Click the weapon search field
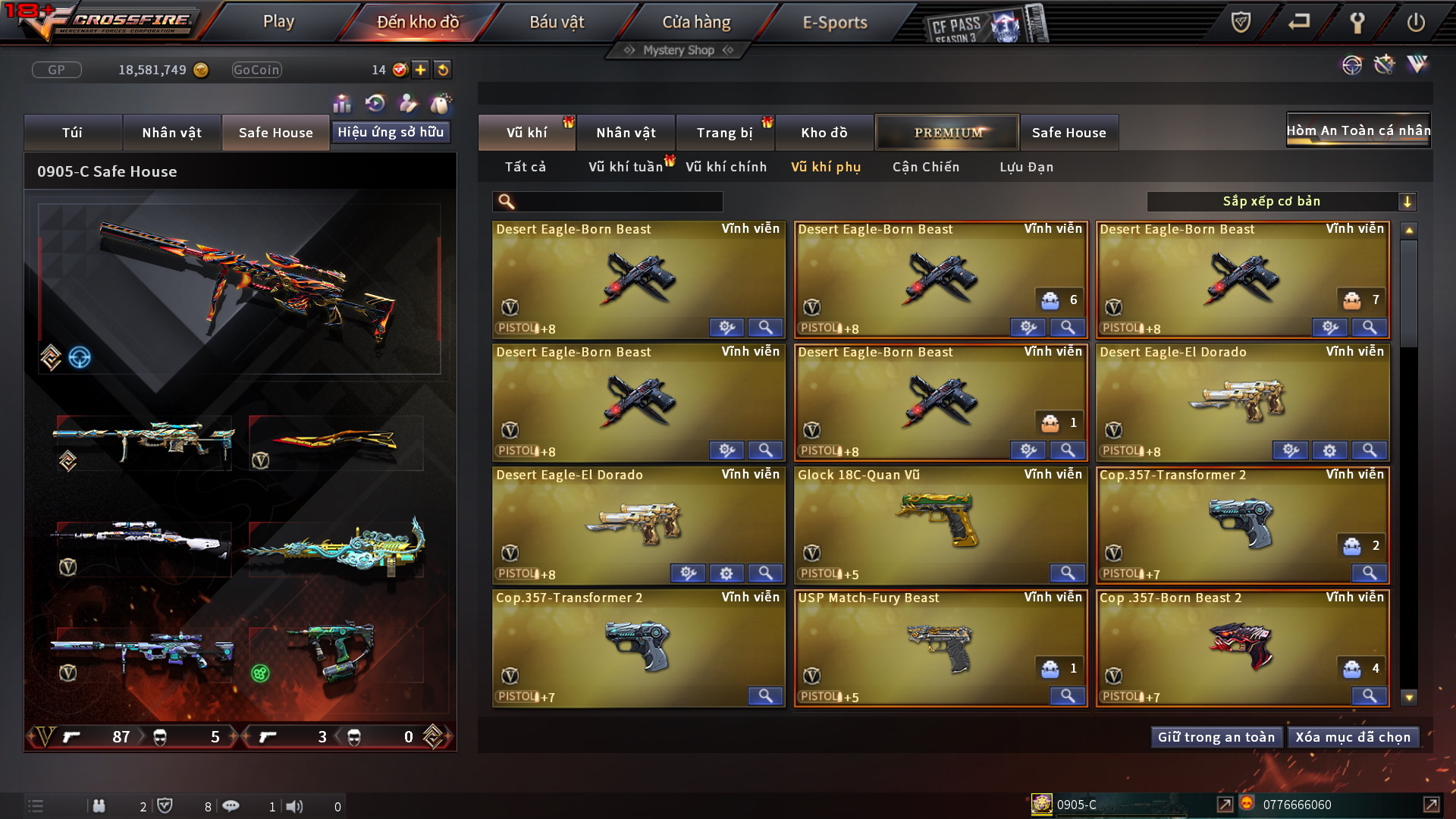This screenshot has width=1456, height=819. 618,201
